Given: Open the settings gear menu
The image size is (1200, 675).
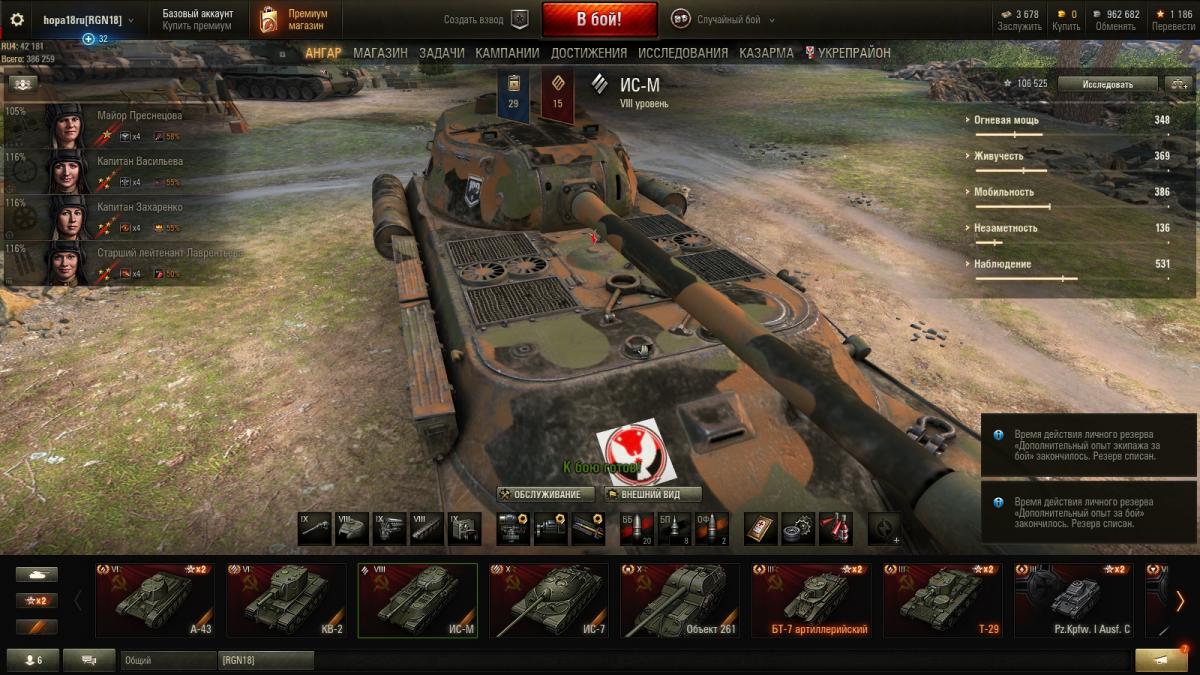Looking at the screenshot, I should (17, 20).
